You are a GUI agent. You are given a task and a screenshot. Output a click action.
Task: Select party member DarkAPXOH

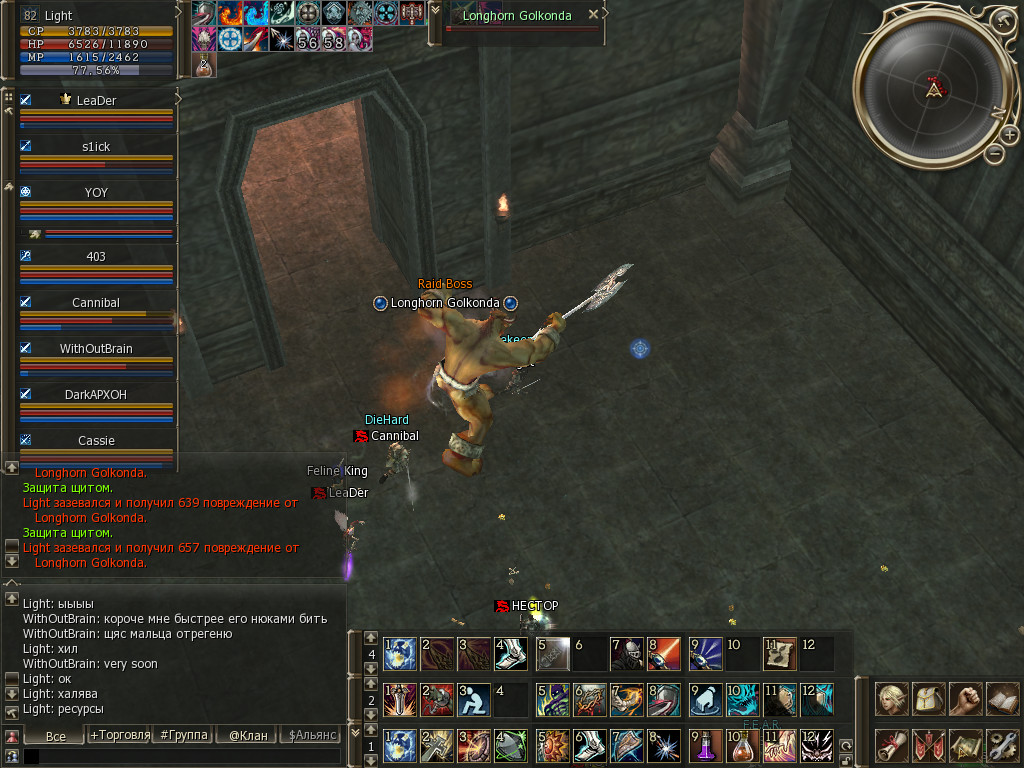point(96,394)
